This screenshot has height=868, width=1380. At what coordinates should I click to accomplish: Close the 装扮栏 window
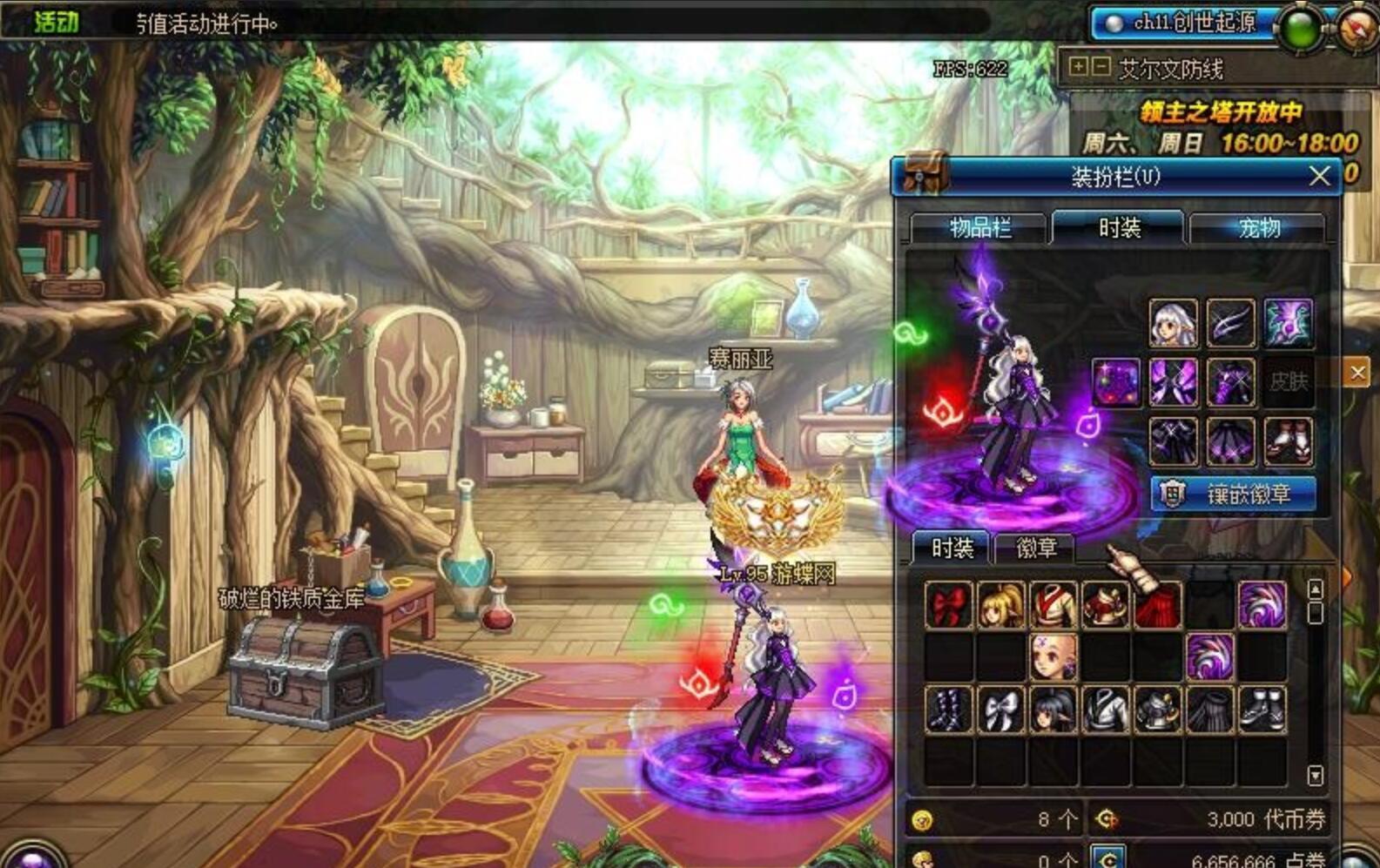(1319, 177)
